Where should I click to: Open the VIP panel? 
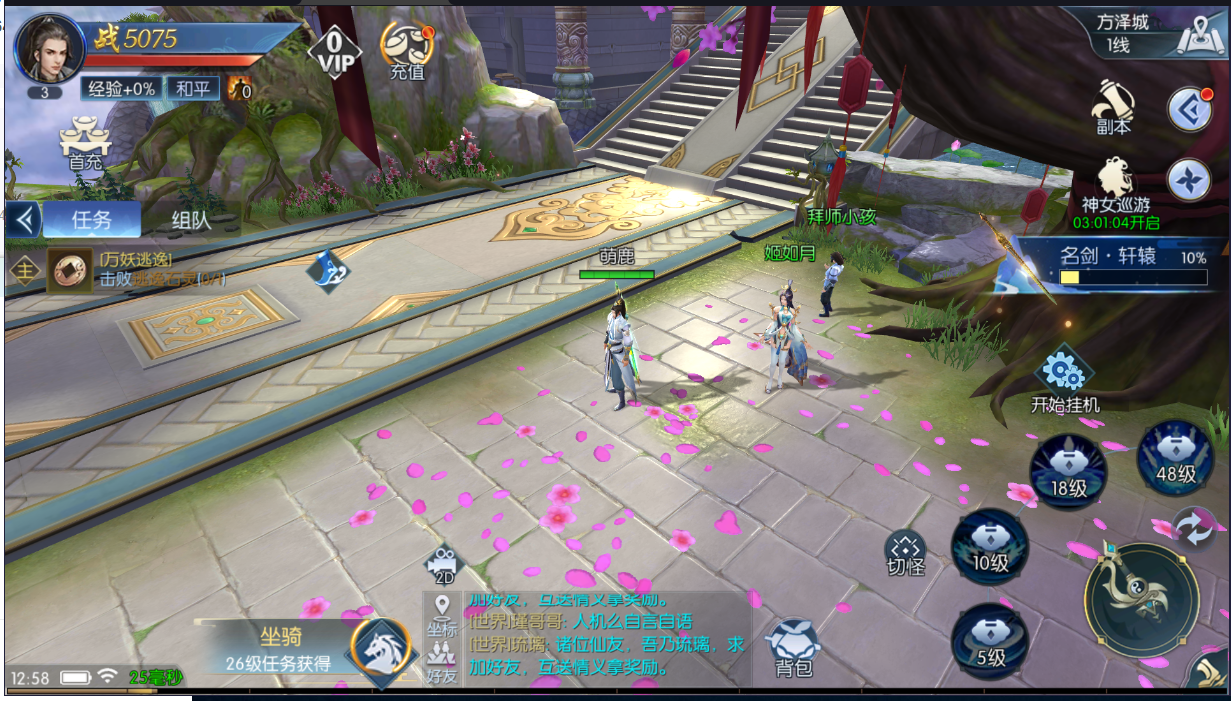click(334, 50)
